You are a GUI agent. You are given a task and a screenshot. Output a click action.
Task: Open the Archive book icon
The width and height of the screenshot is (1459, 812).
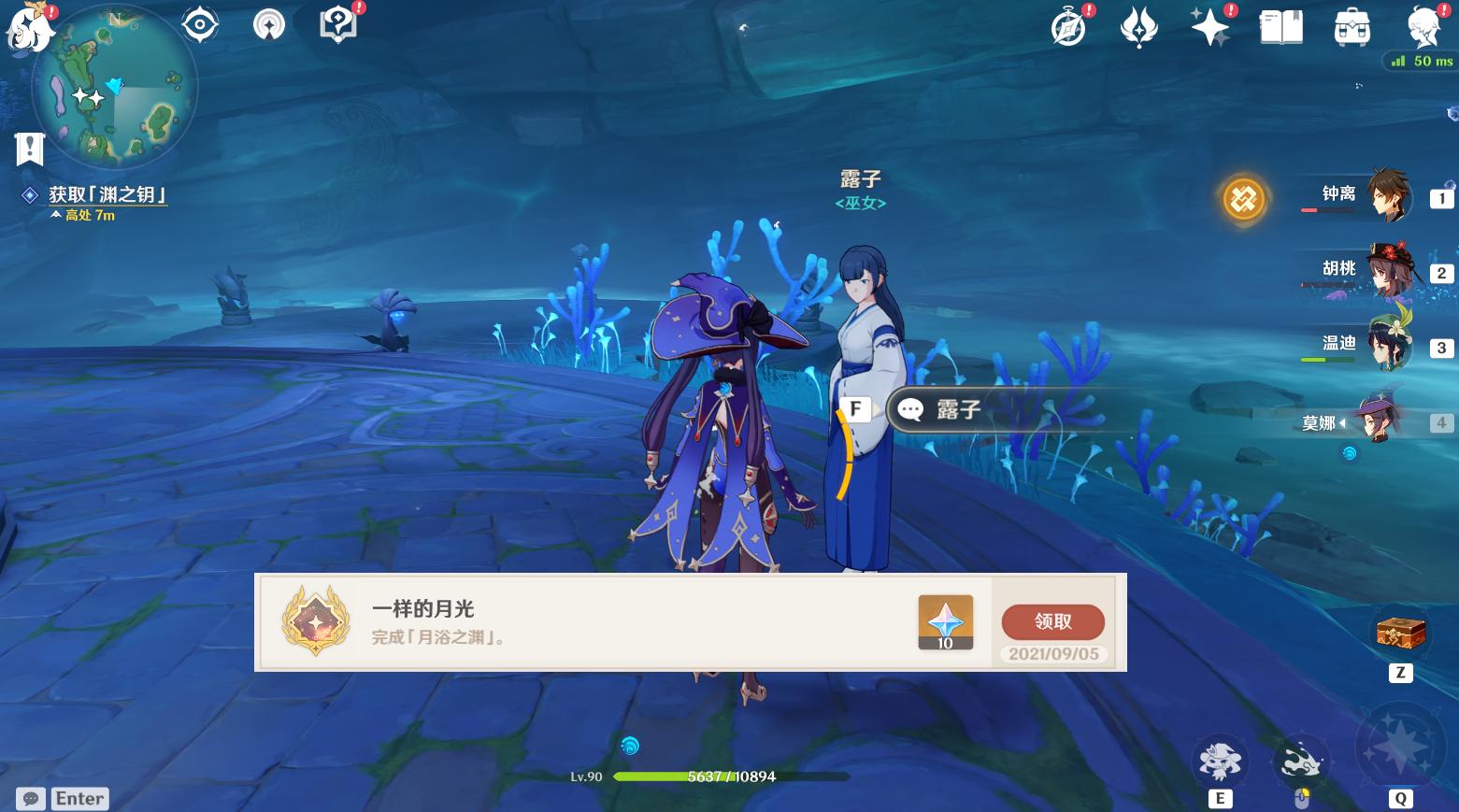coord(1280,28)
